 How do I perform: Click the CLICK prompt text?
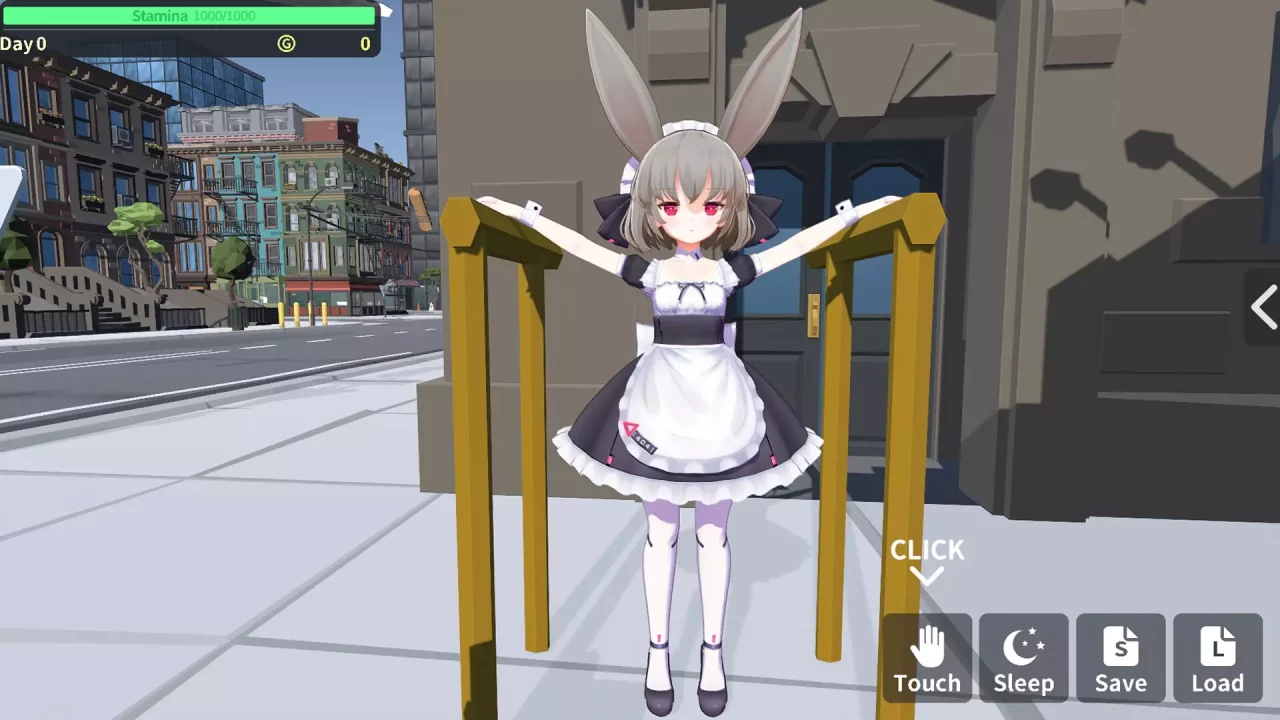click(x=926, y=549)
